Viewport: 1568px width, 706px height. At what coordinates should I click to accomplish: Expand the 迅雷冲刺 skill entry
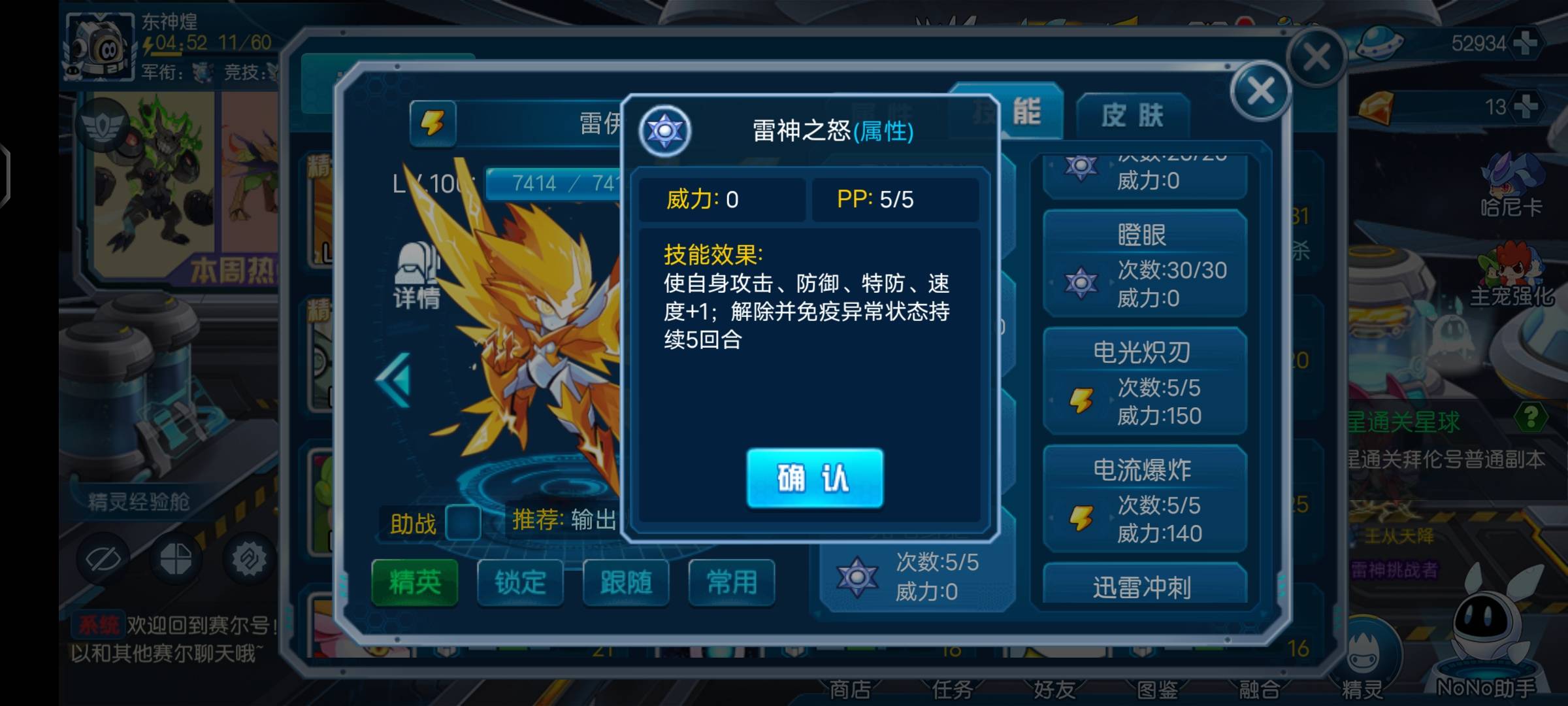1145,586
